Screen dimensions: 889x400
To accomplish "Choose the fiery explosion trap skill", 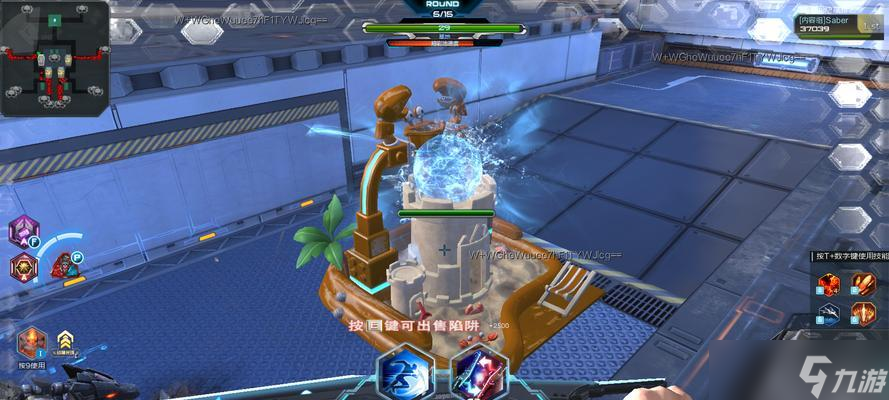I will [828, 287].
